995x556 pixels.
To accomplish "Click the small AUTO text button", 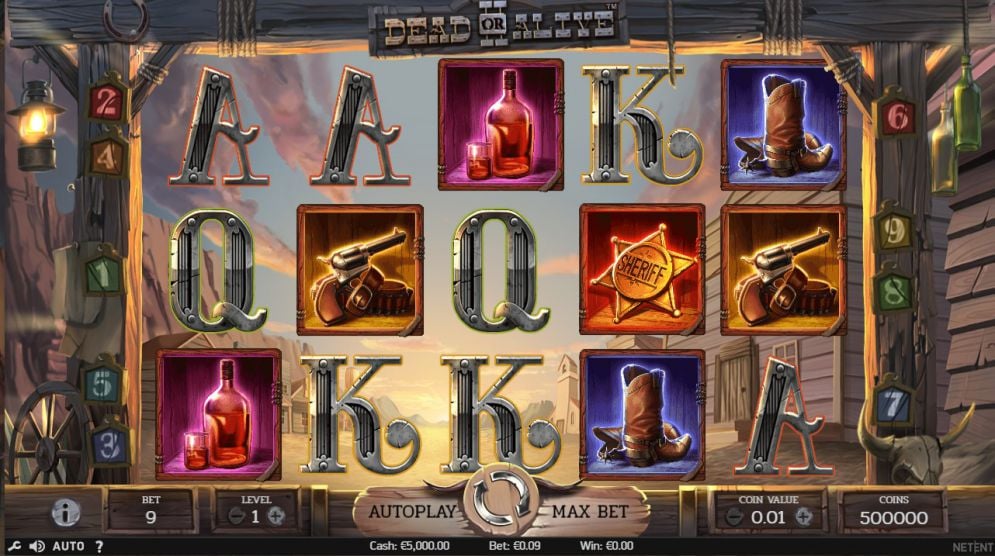I will pyautogui.click(x=68, y=546).
